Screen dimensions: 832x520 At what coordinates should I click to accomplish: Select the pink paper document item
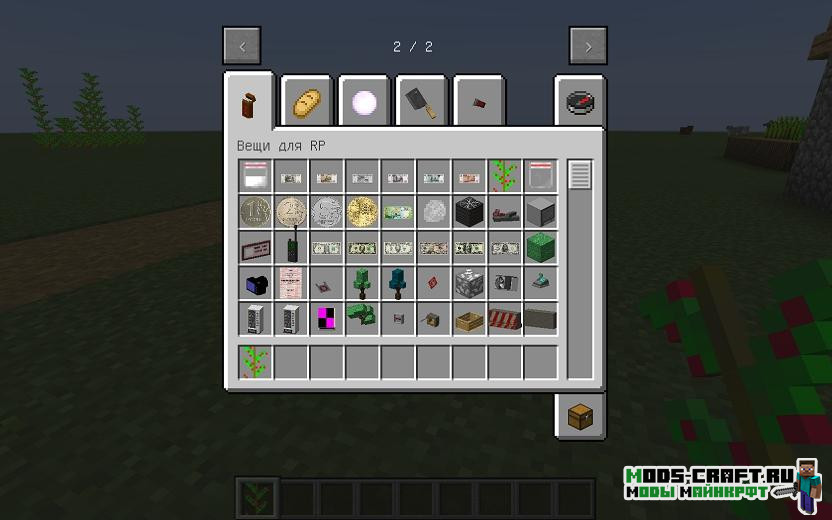(x=291, y=283)
